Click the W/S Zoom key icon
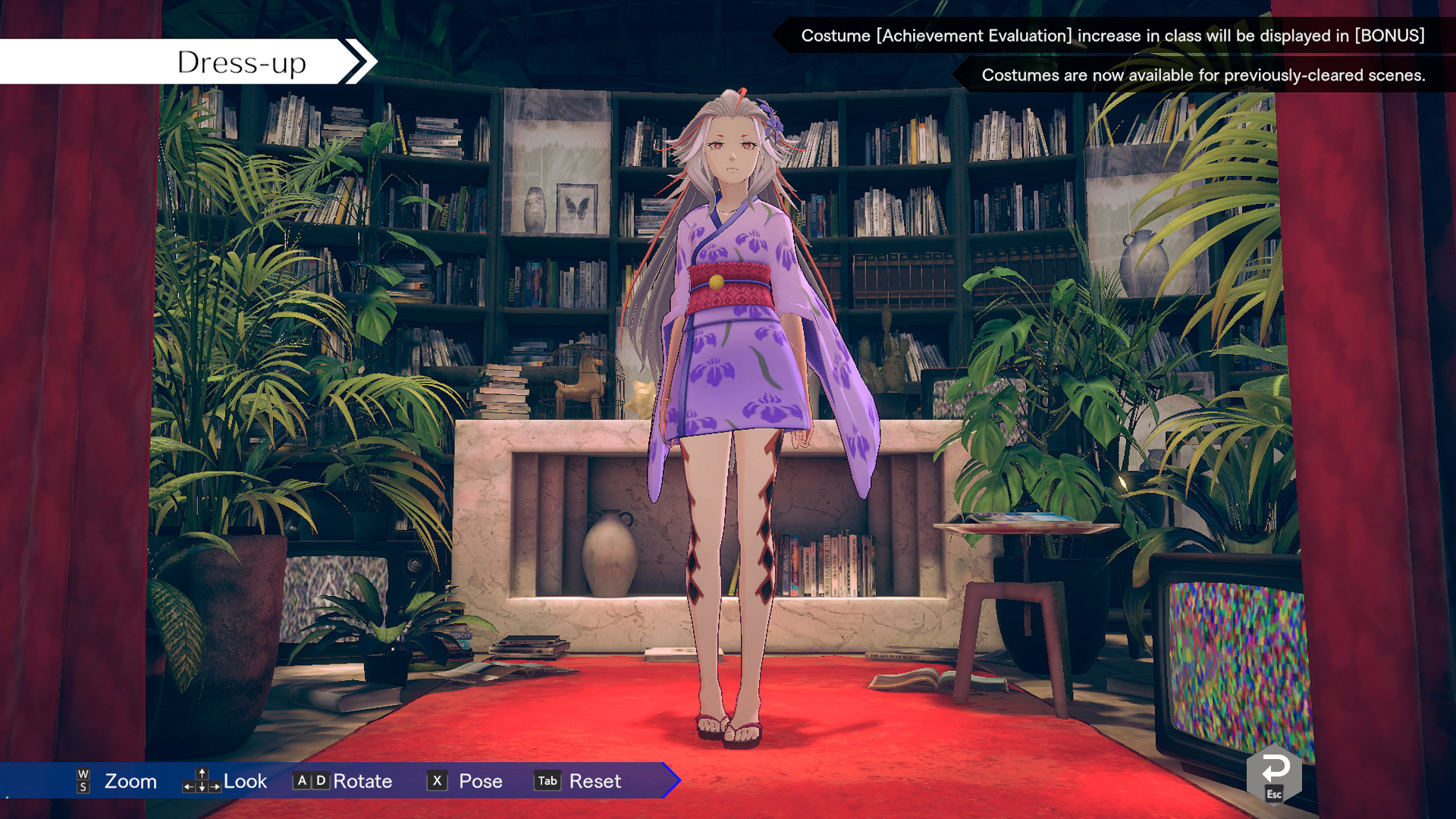Screen dimensions: 1456x819 [x=82, y=781]
